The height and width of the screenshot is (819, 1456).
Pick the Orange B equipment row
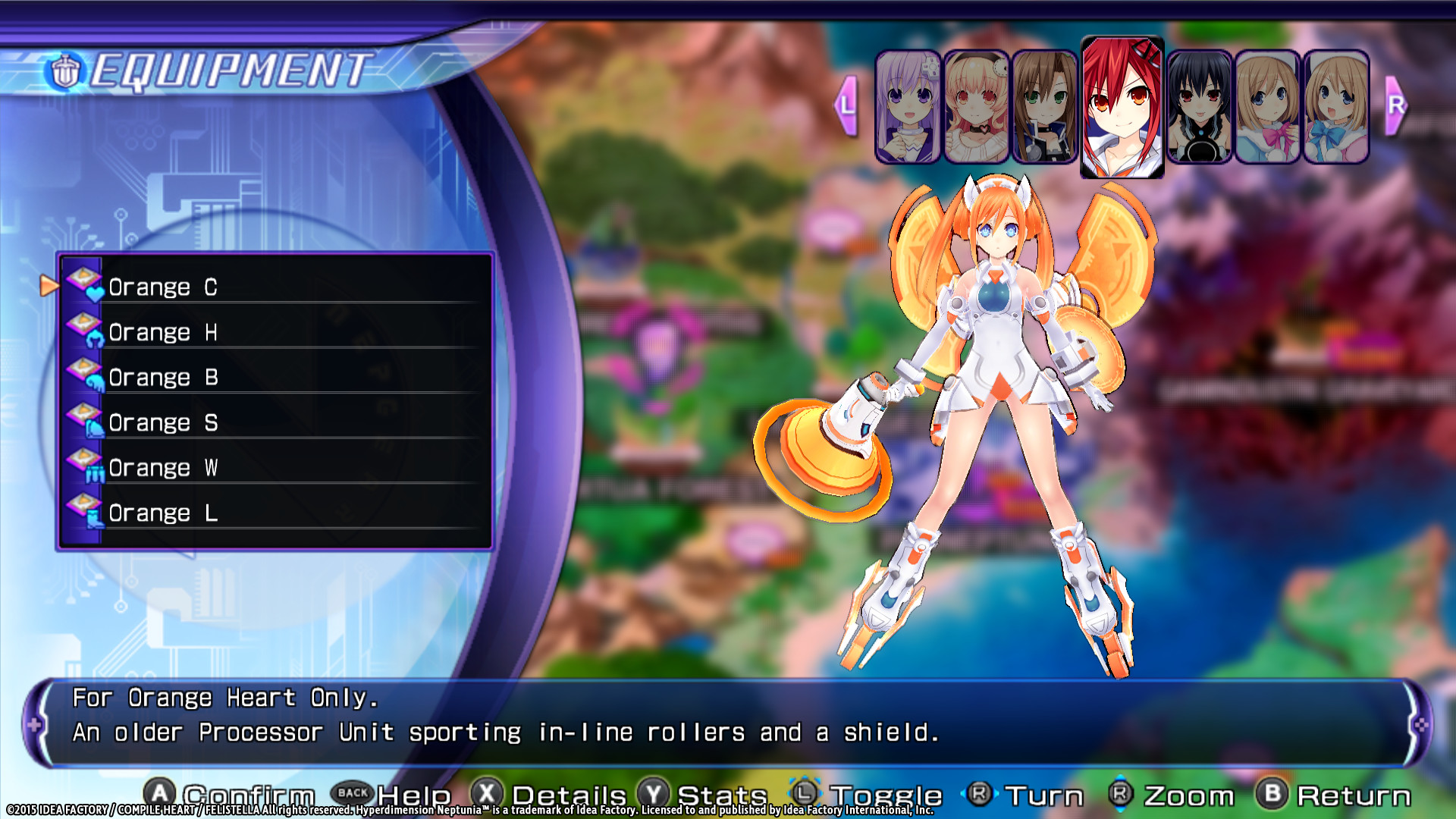point(273,377)
